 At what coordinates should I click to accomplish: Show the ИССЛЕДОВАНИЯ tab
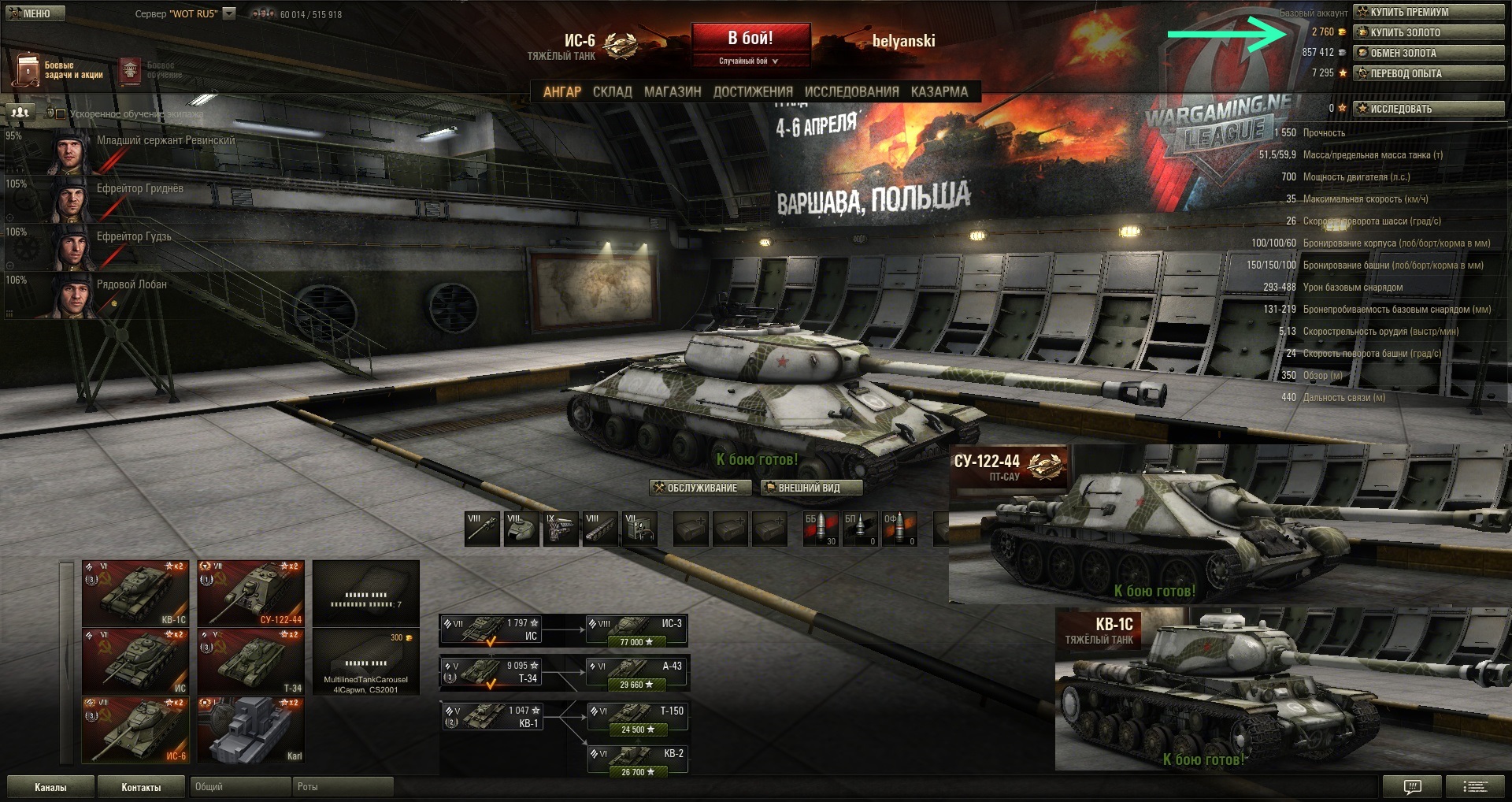[851, 92]
